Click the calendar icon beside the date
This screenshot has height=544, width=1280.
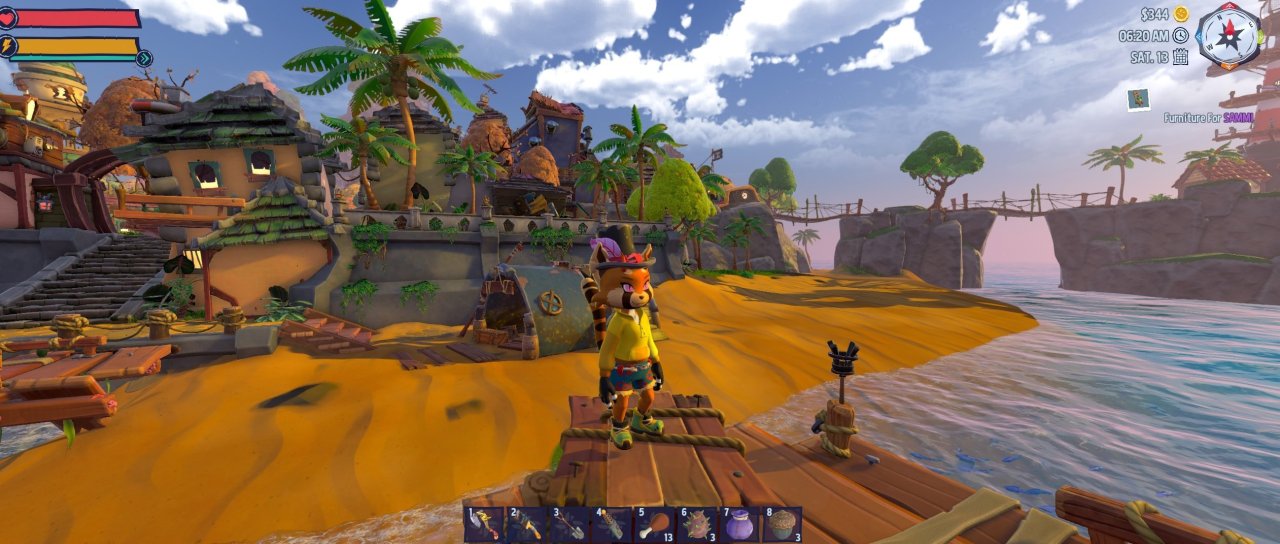tap(1180, 56)
